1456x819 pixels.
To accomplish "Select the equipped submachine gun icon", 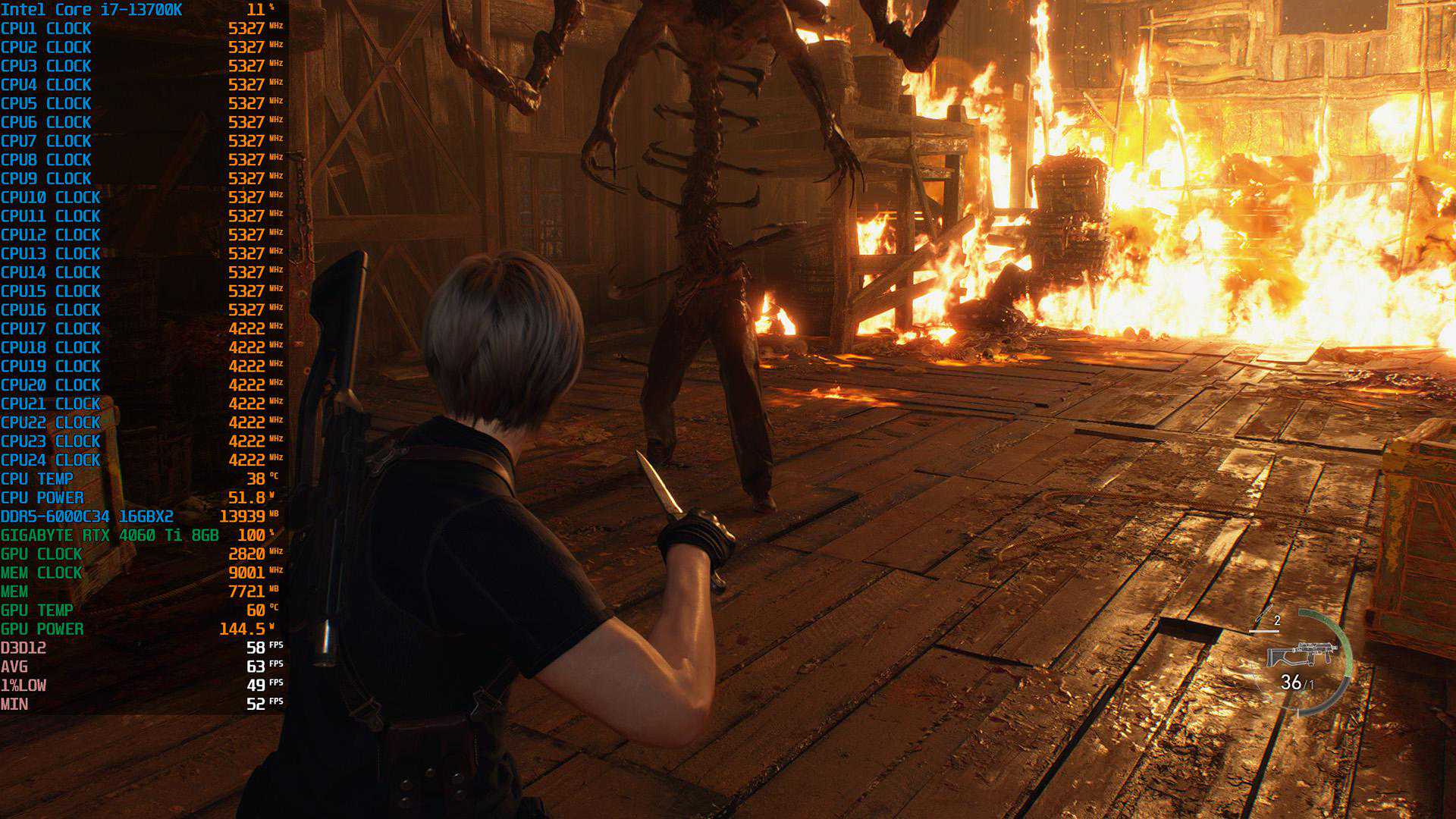I will click(x=1300, y=654).
